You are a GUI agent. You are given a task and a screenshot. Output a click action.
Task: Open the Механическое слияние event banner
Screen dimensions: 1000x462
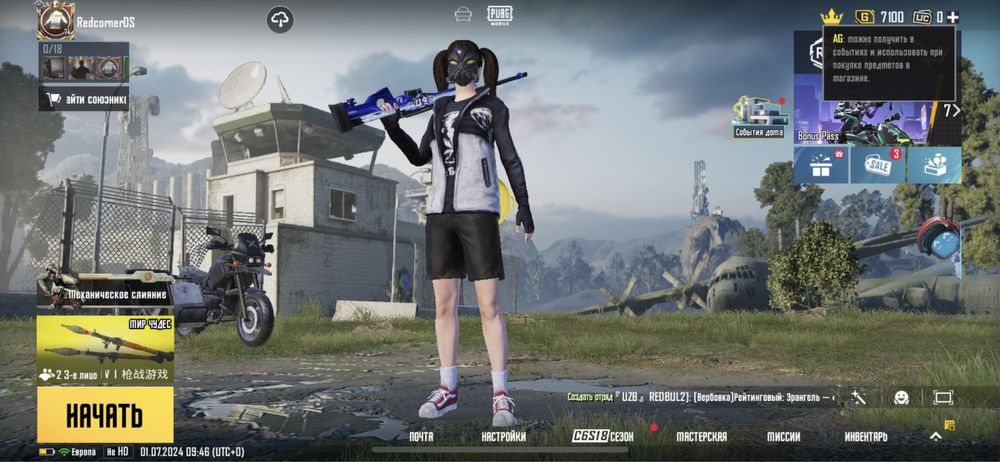(104, 289)
